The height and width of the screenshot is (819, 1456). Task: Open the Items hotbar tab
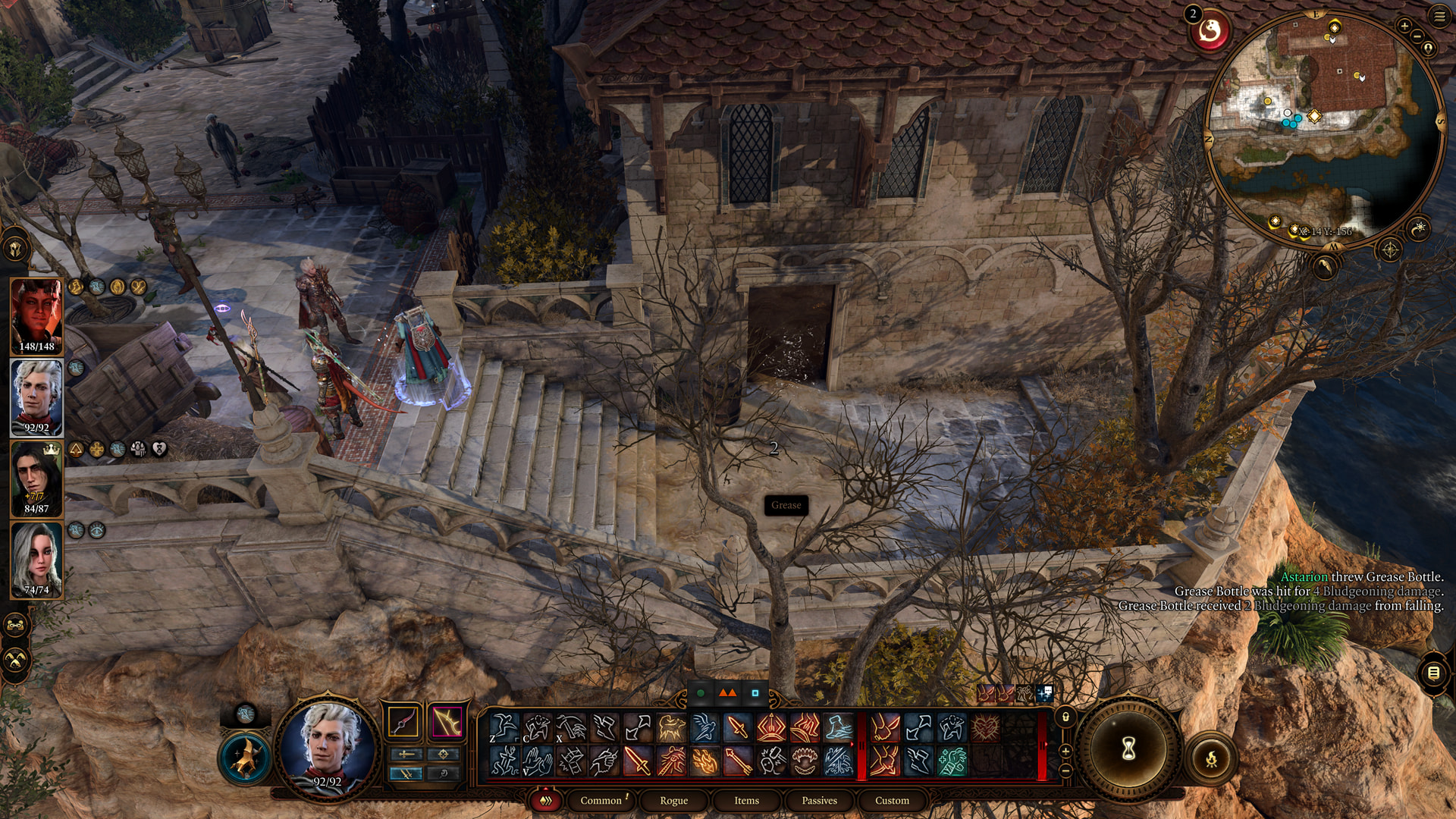746,800
